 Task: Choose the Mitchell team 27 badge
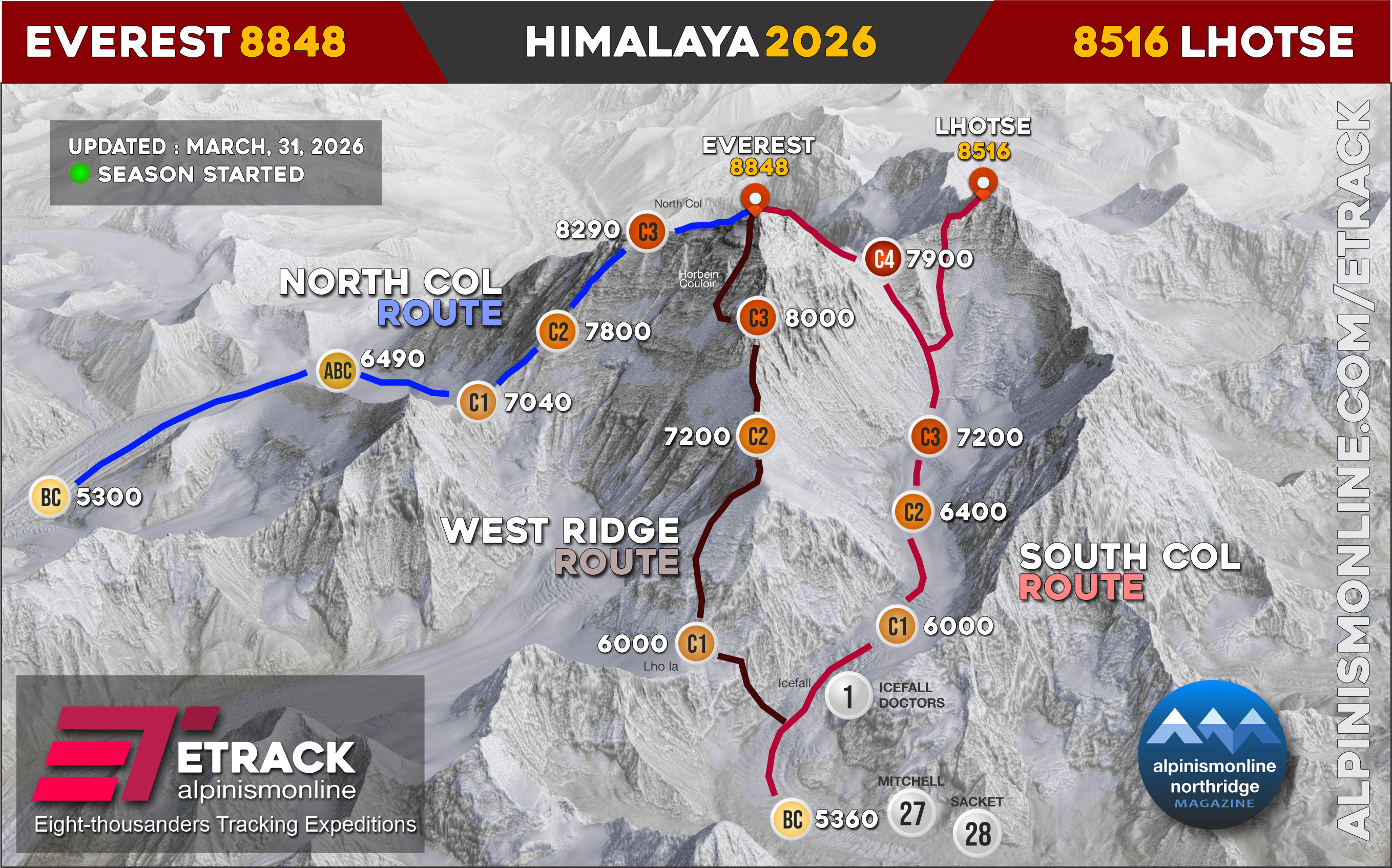click(911, 814)
